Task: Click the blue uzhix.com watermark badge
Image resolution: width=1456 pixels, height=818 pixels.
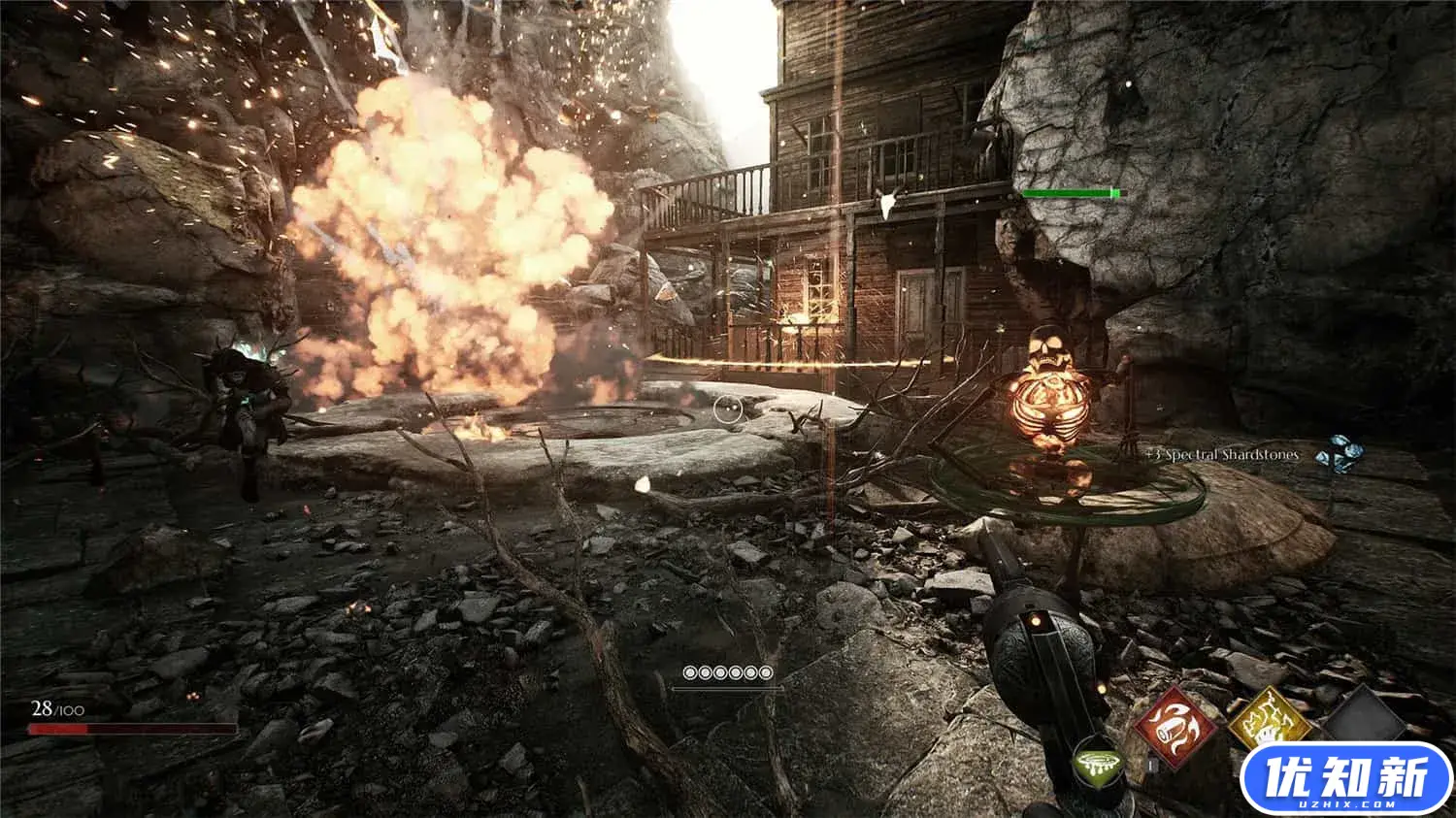Action: tap(1345, 778)
